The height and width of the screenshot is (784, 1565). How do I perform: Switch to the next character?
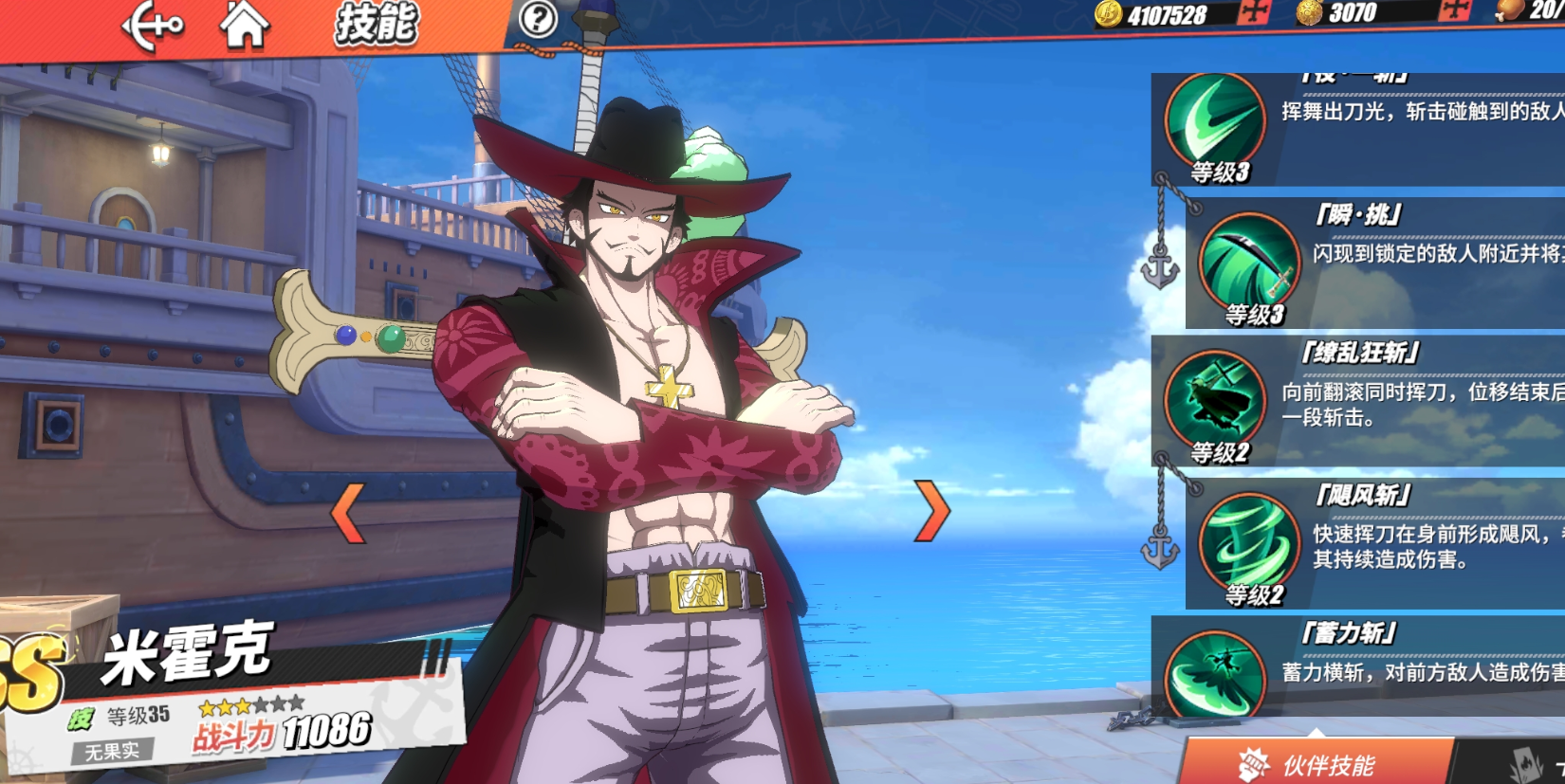931,511
